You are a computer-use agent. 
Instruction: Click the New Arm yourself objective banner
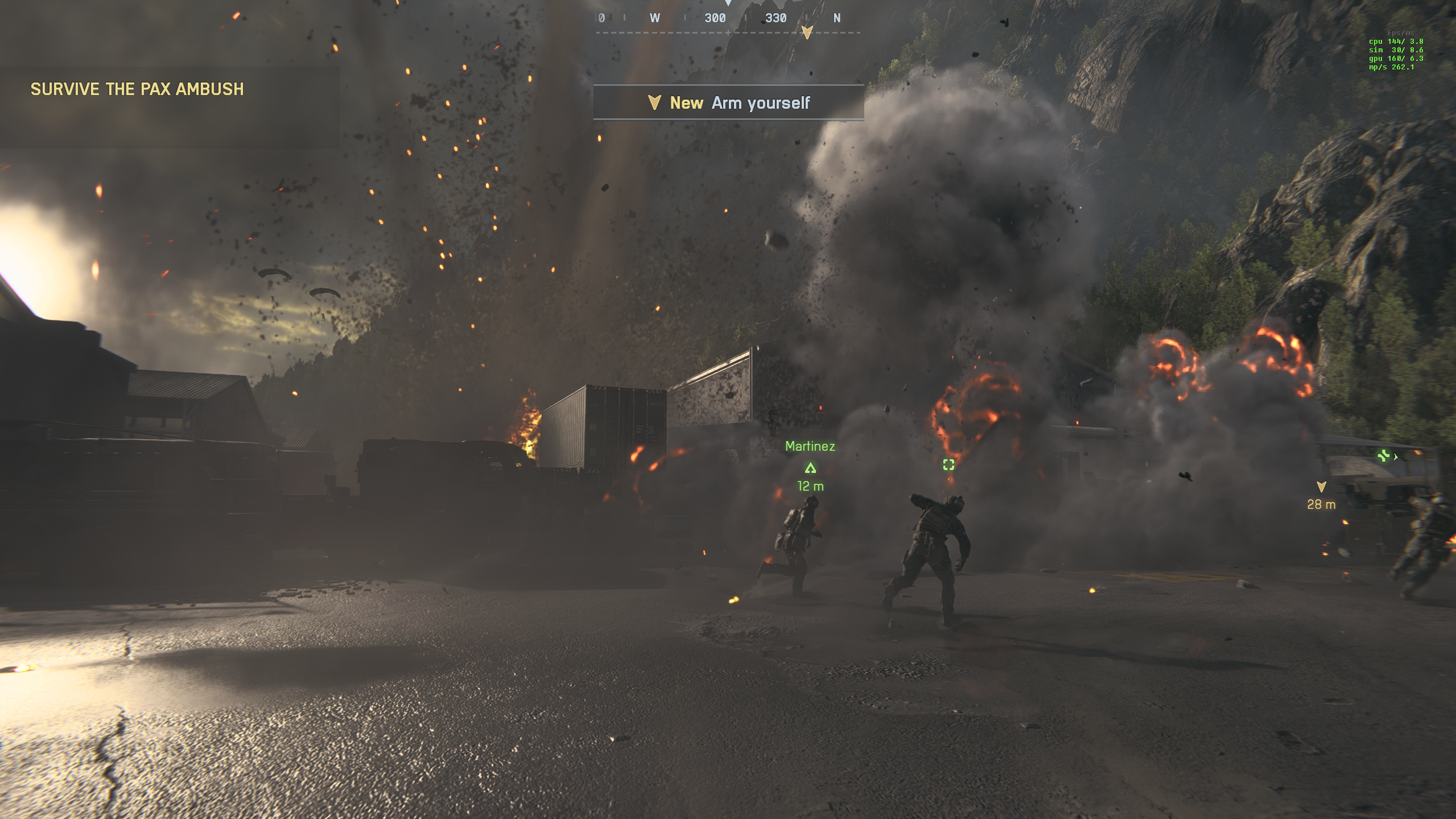point(728,103)
